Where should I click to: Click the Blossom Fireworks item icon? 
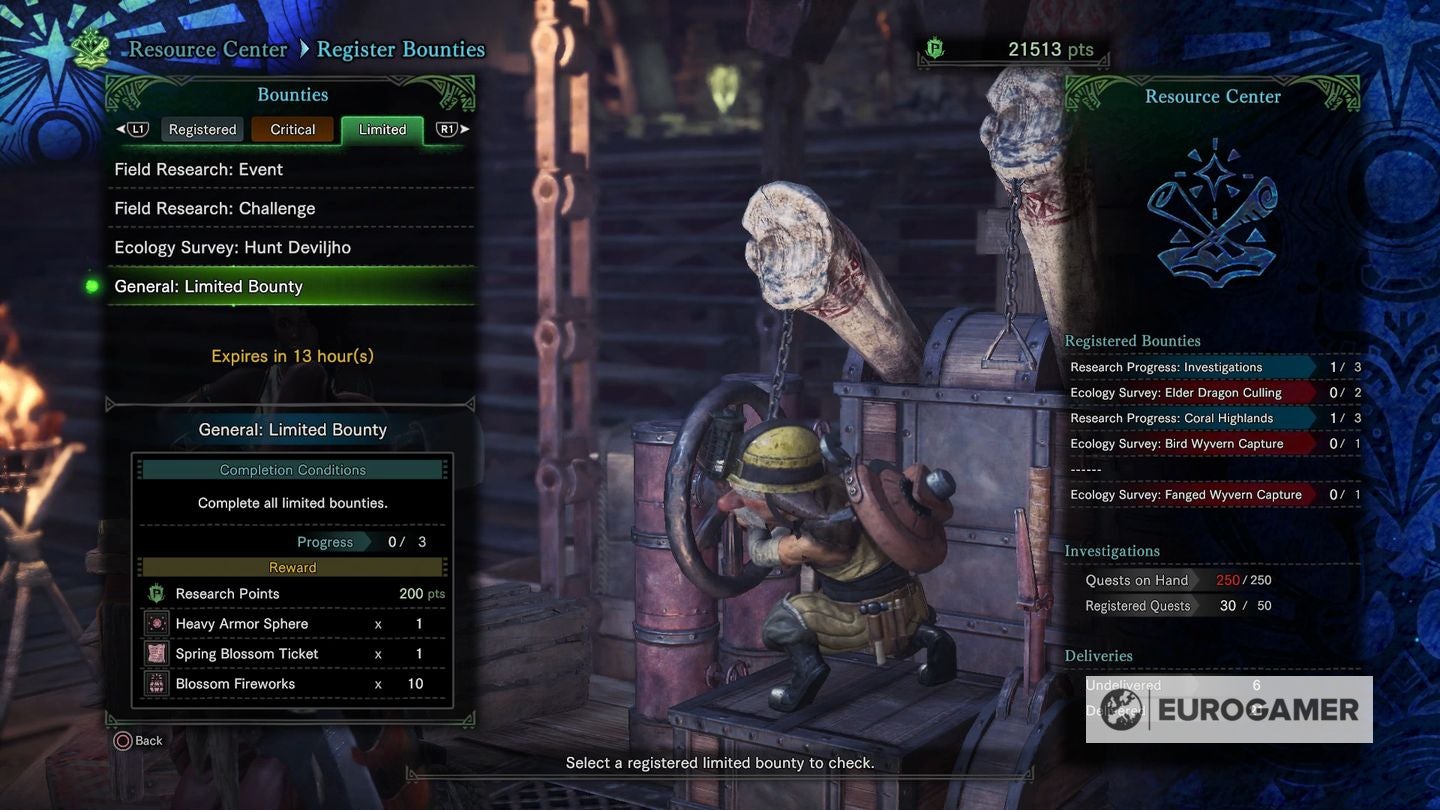click(157, 683)
